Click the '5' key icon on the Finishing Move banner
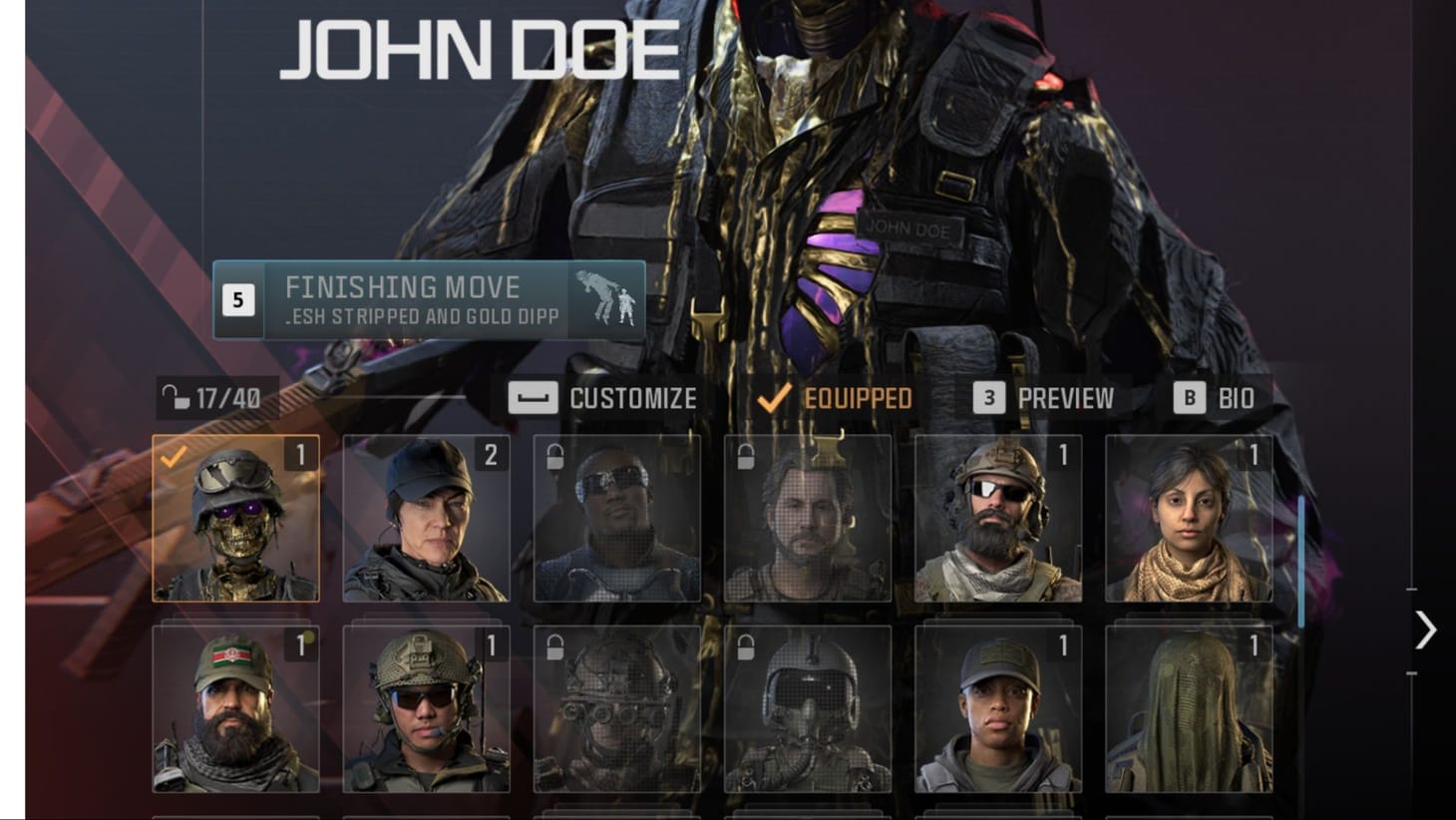Image resolution: width=1456 pixels, height=820 pixels. pos(237,298)
